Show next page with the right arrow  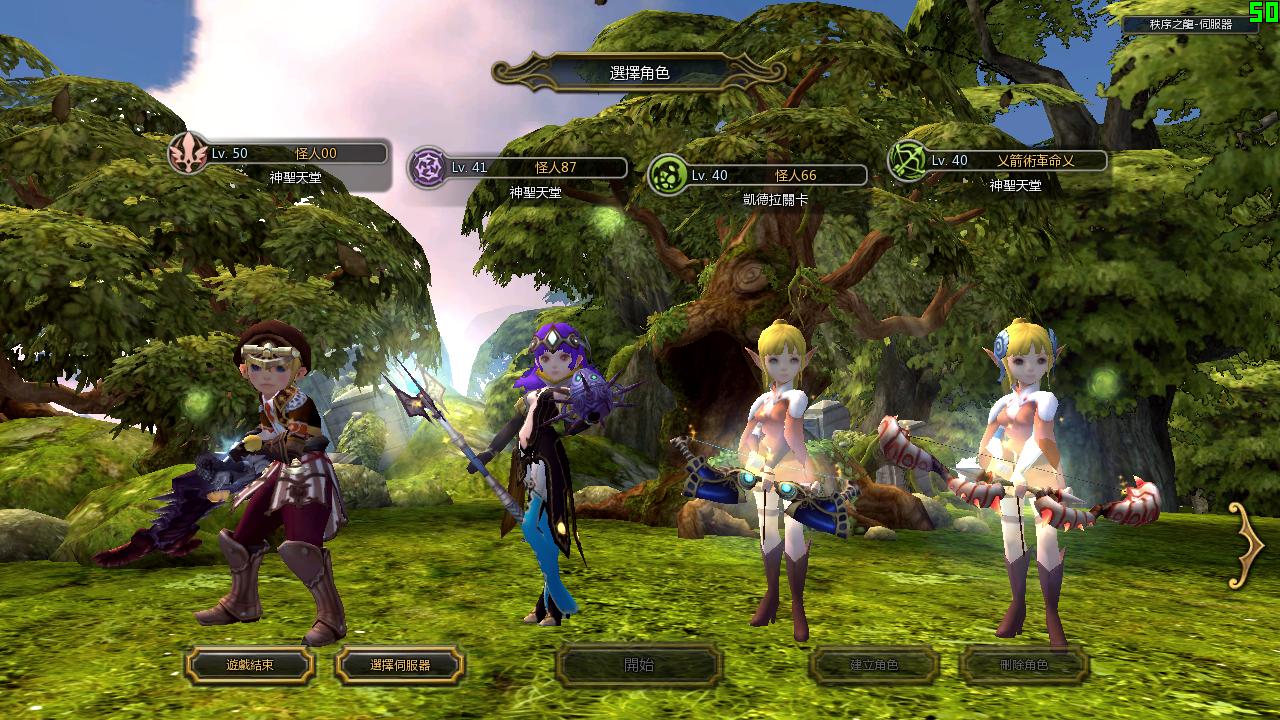point(1247,545)
